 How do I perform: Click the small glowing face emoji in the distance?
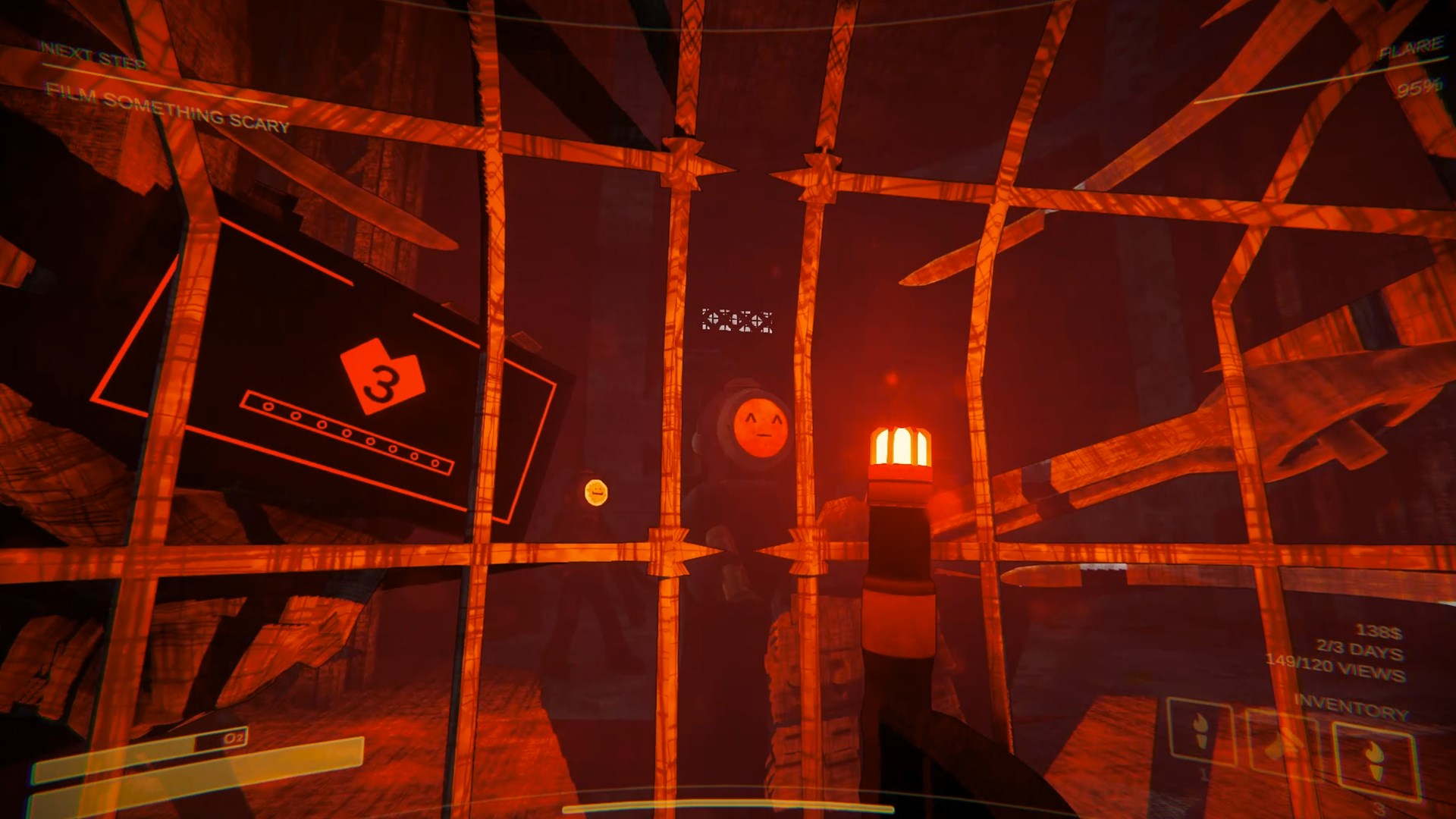coord(595,491)
